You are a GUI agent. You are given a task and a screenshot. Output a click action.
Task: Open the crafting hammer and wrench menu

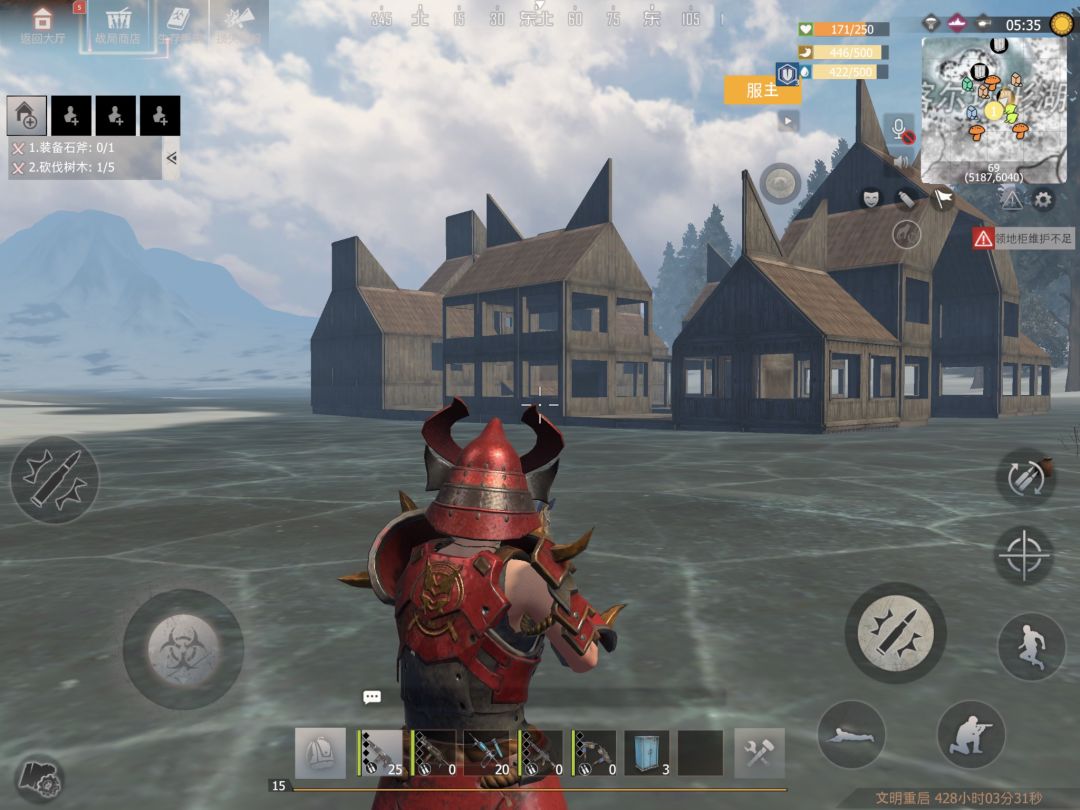(759, 753)
